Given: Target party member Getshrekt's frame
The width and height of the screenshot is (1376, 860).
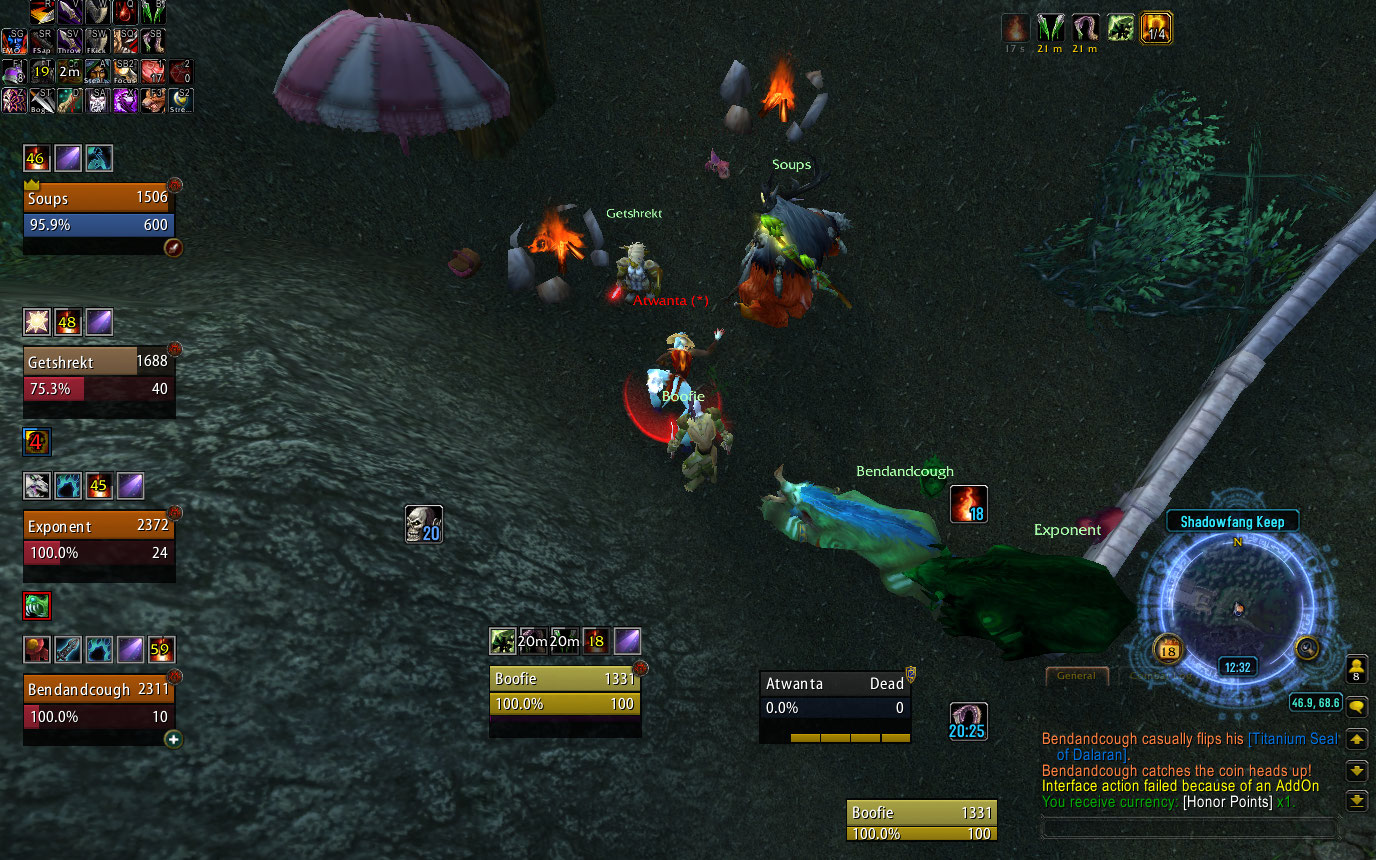Looking at the screenshot, I should point(99,375).
